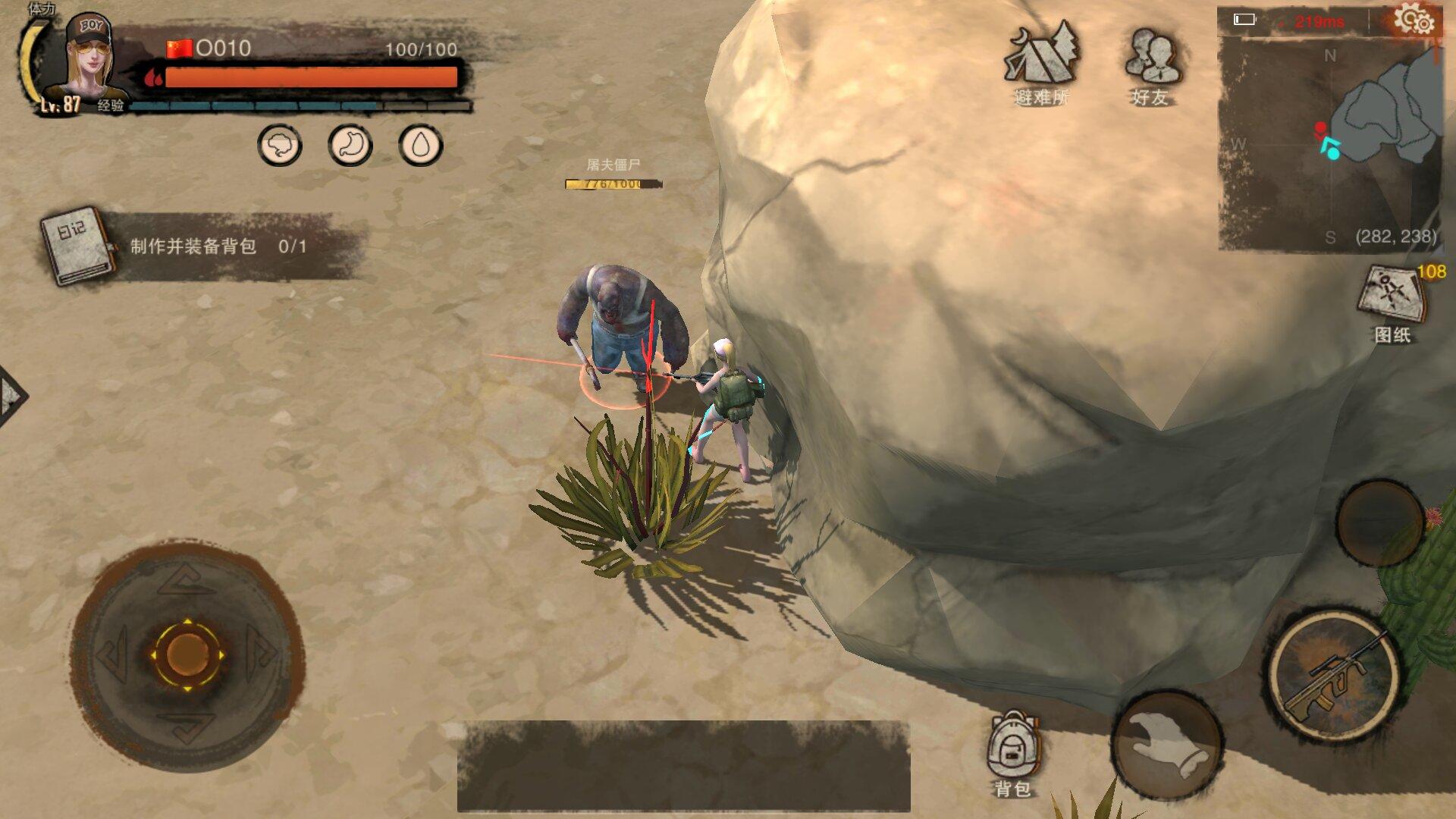Open the settings gear menu
The width and height of the screenshot is (1456, 819).
coord(1414,20)
